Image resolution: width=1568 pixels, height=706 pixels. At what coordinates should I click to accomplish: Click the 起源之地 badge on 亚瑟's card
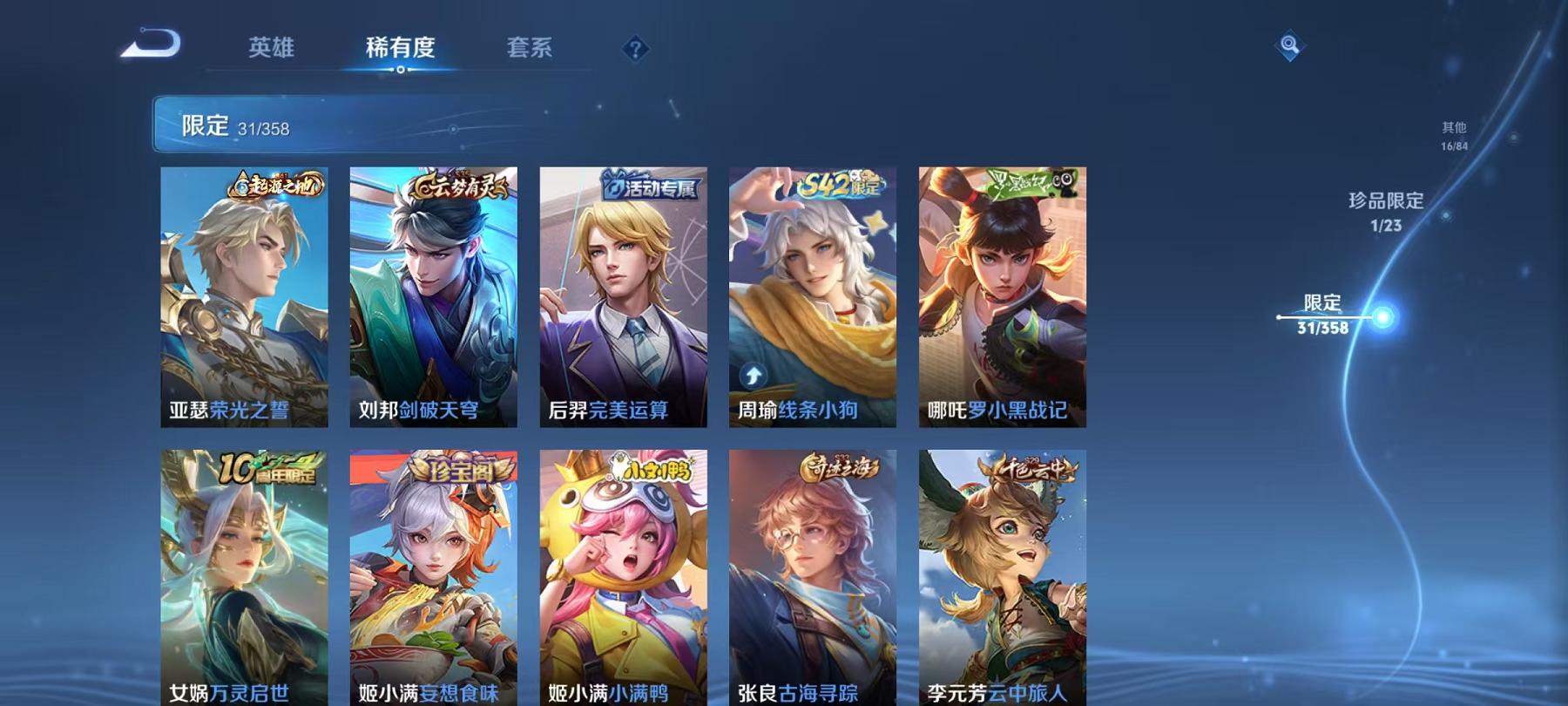(x=274, y=184)
